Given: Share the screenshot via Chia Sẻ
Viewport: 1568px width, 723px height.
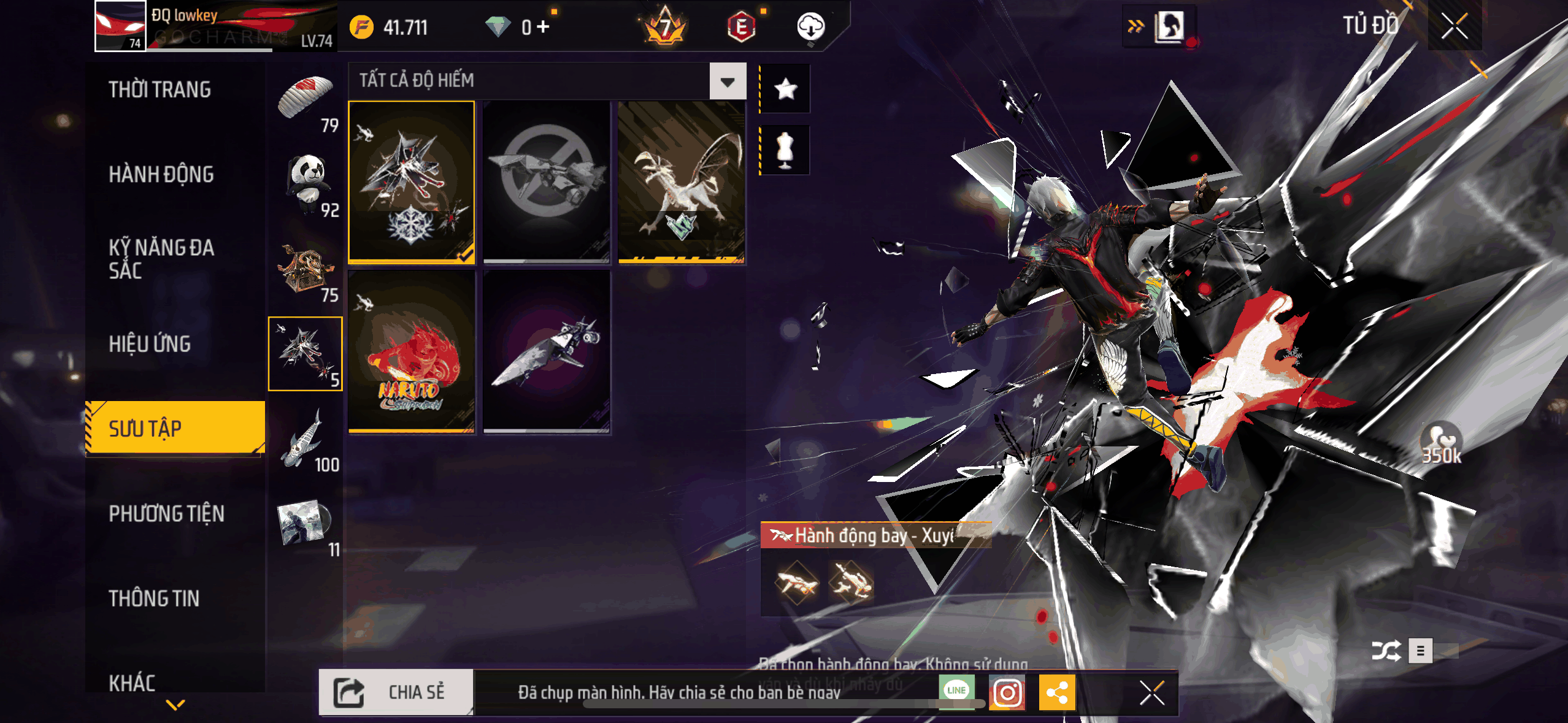Looking at the screenshot, I should pyautogui.click(x=396, y=692).
